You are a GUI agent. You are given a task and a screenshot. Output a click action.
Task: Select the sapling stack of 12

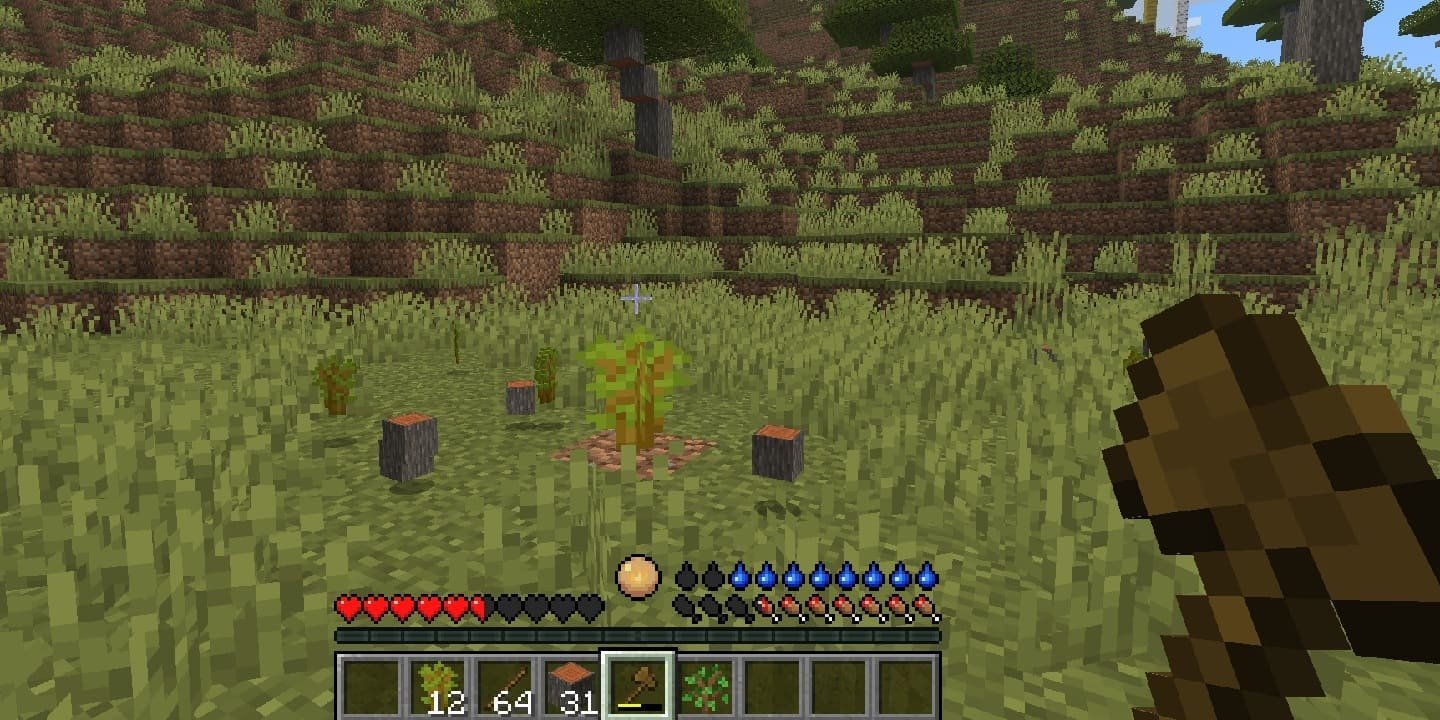[436, 686]
